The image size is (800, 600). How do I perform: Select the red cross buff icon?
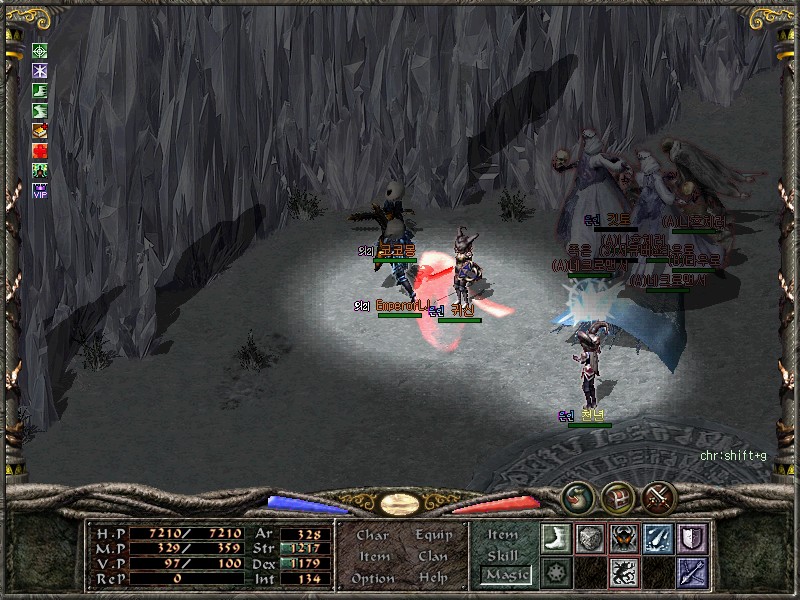click(x=40, y=150)
